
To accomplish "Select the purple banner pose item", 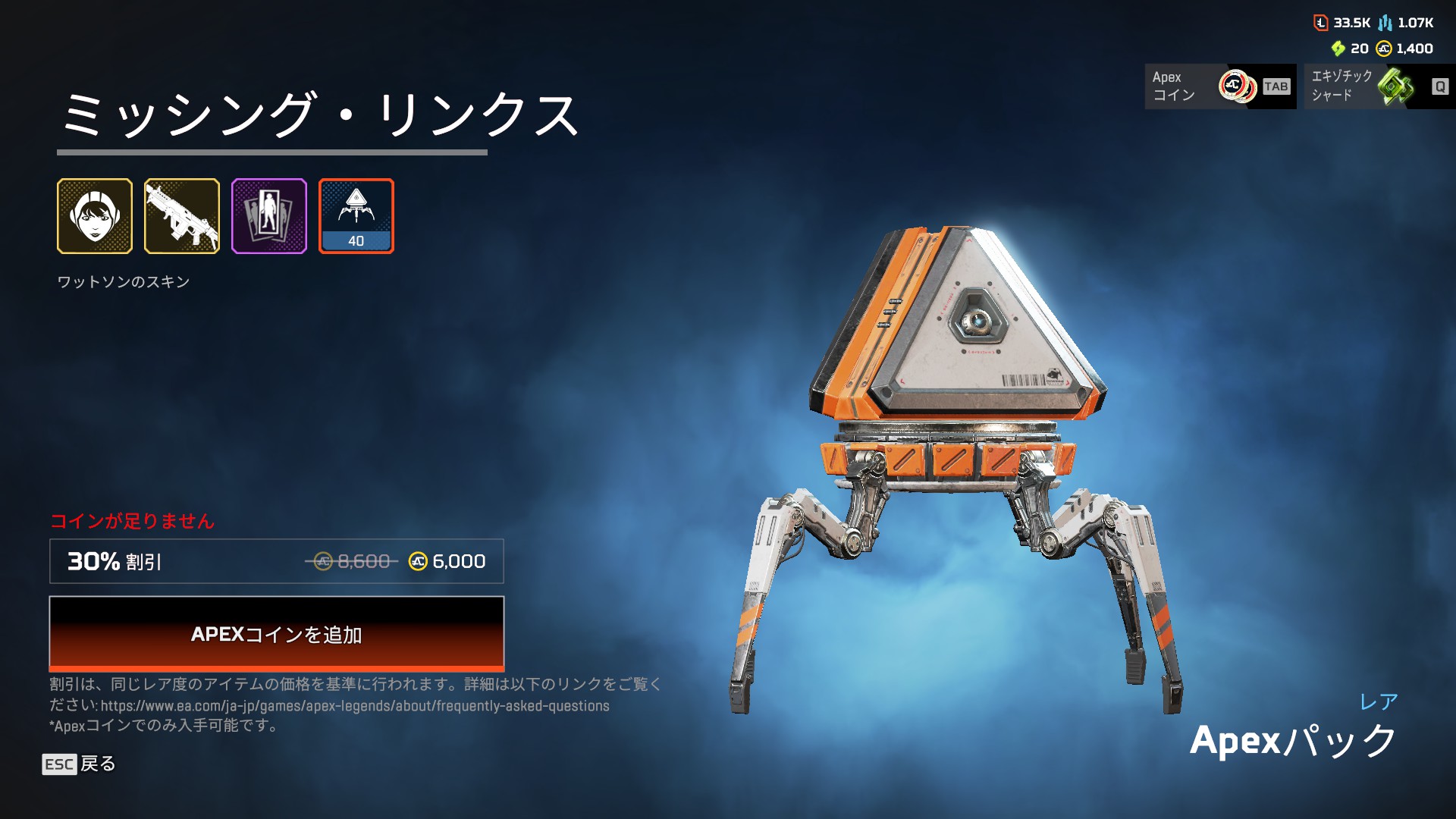I will point(269,216).
